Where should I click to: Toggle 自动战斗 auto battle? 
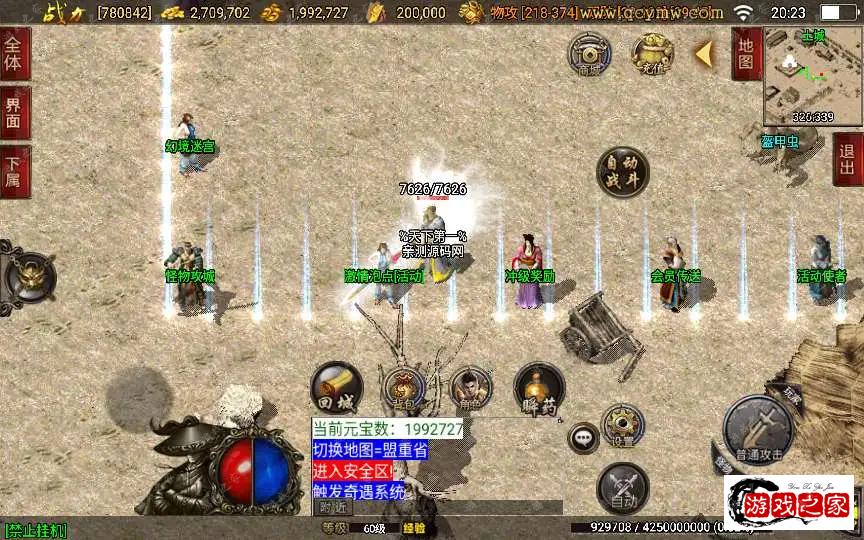(x=622, y=172)
